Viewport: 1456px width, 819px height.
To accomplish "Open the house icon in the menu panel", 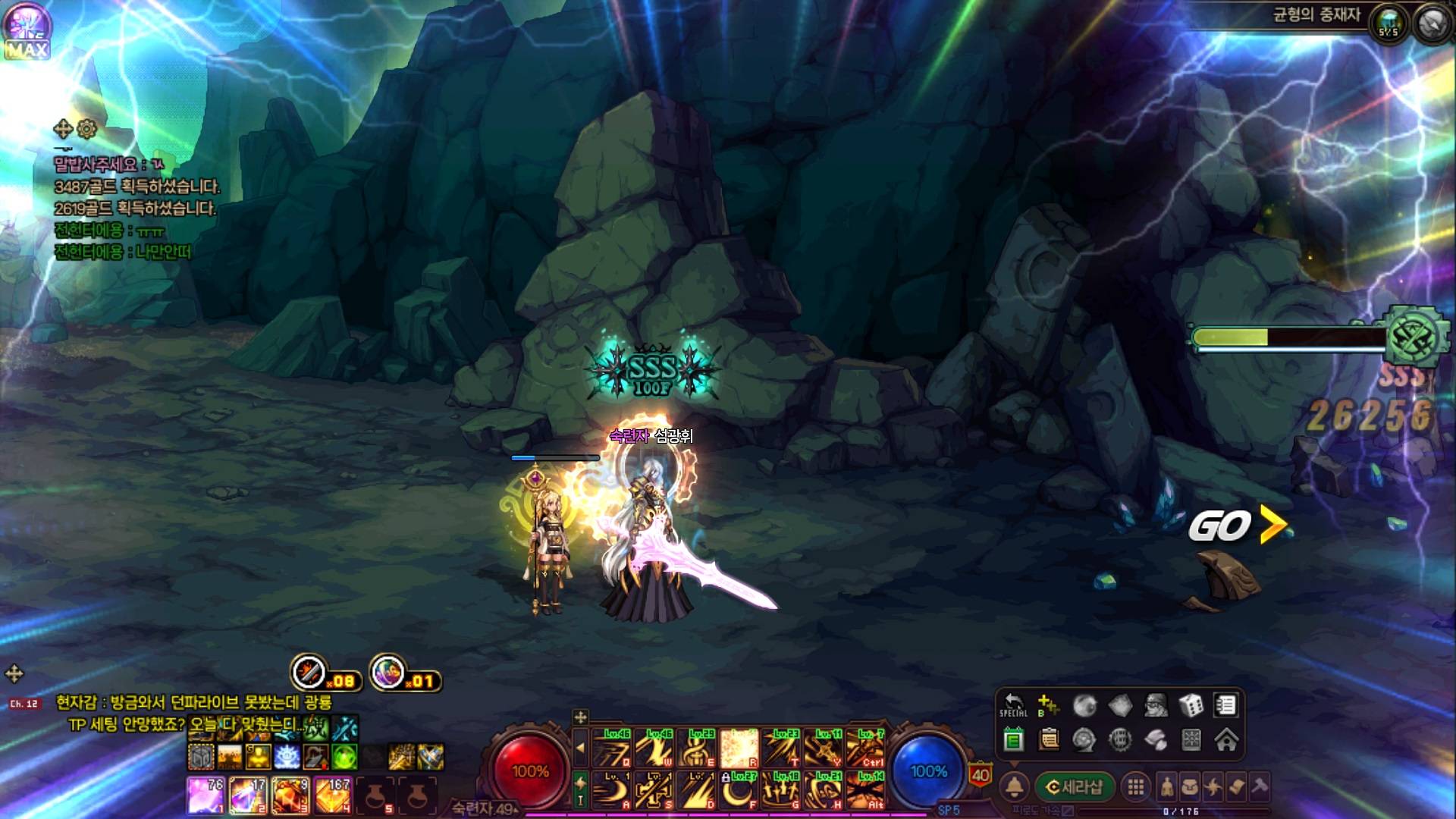I will [1226, 739].
